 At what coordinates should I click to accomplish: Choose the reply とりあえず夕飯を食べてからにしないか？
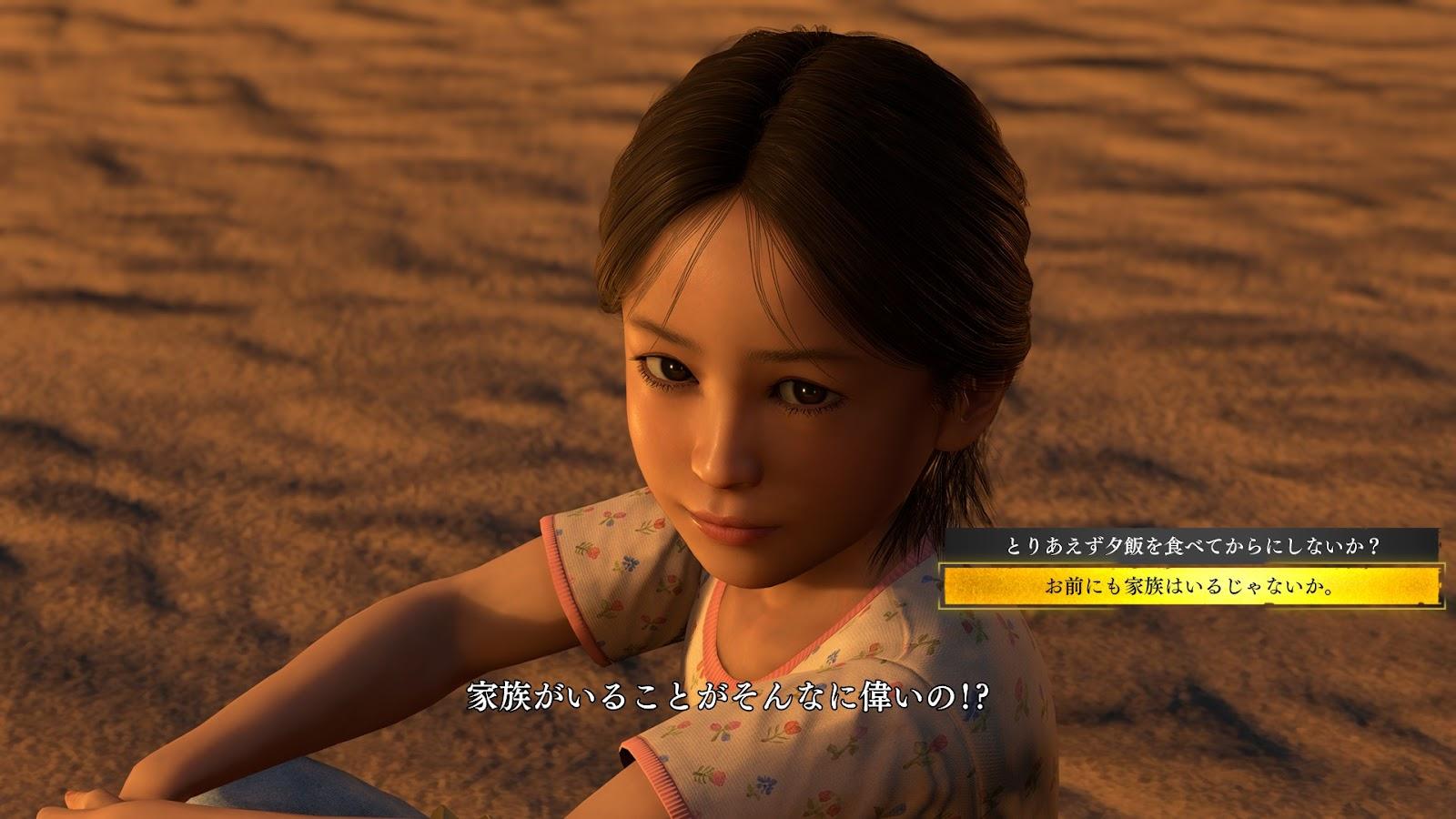[1192, 546]
